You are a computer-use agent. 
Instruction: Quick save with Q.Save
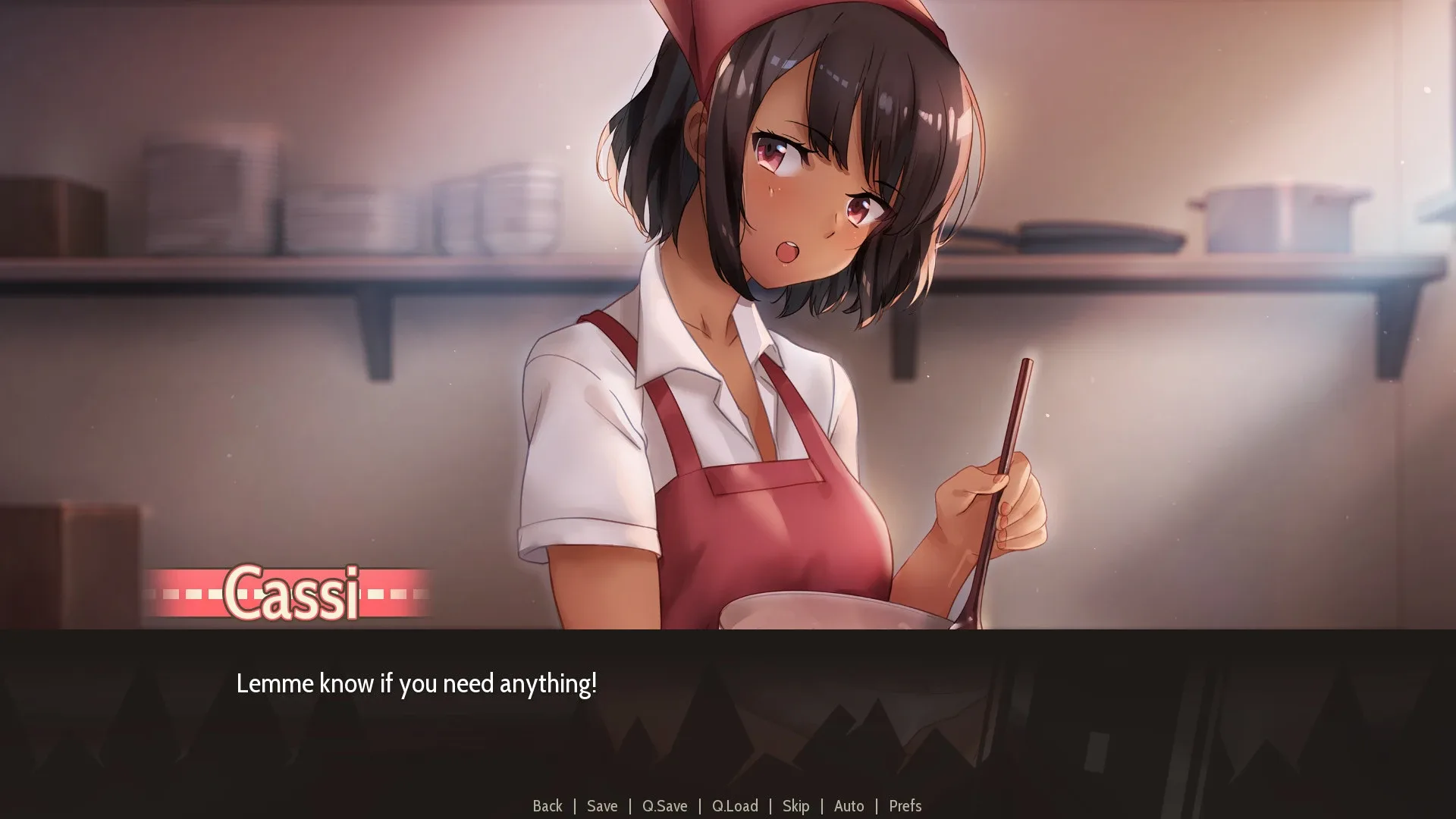[x=664, y=806]
